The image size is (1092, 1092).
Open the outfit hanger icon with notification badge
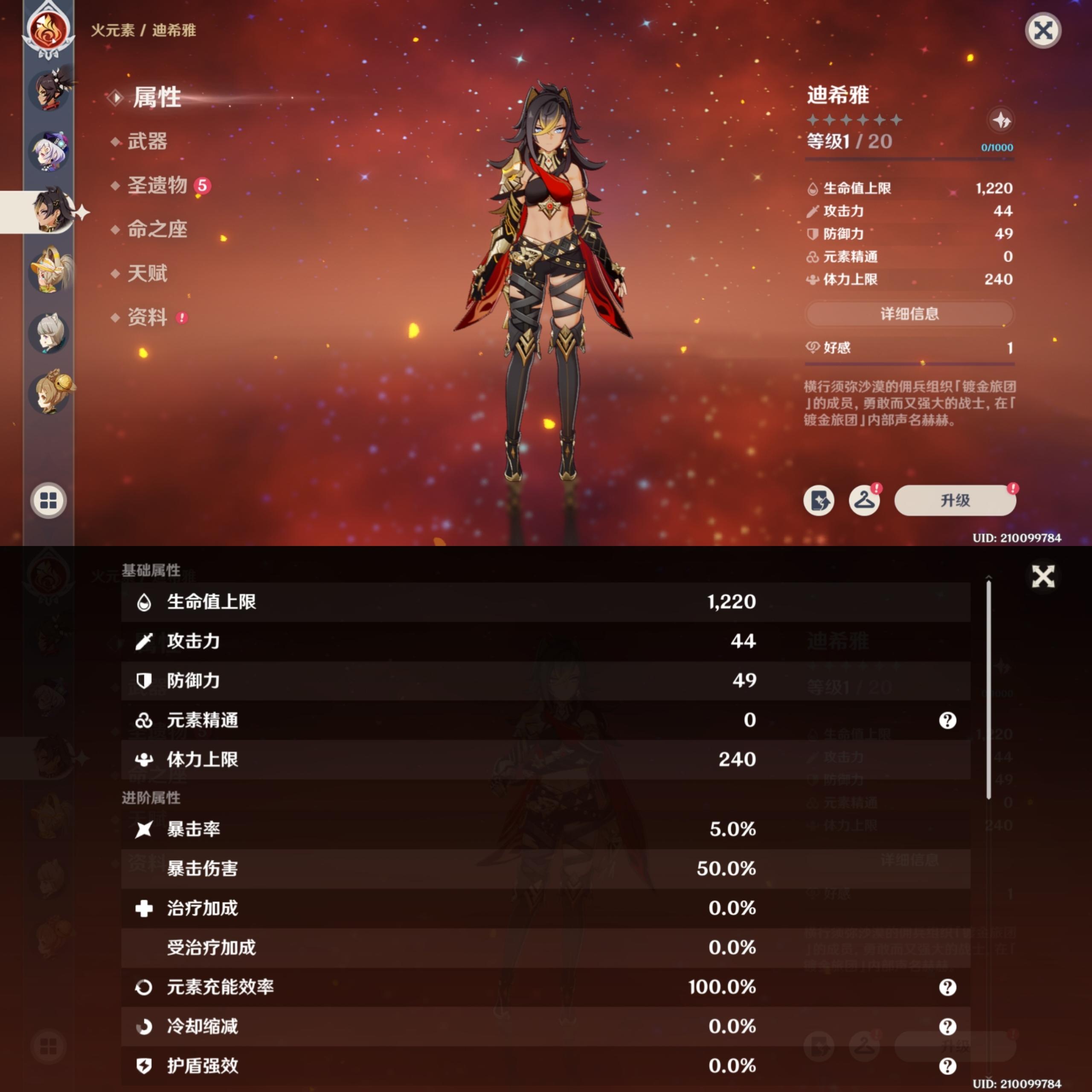point(865,501)
